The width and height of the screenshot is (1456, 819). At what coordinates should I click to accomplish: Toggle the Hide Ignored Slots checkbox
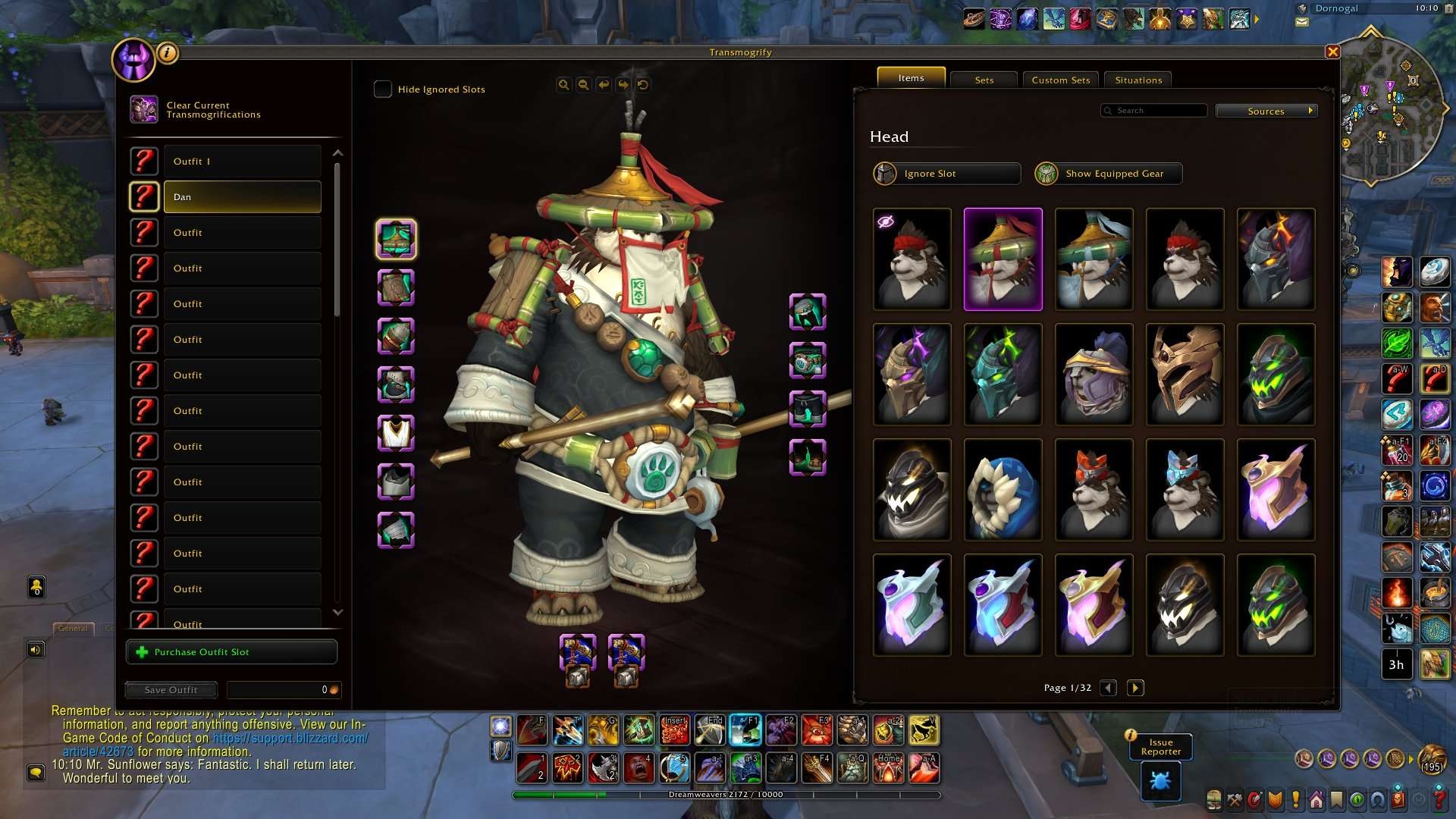click(383, 89)
